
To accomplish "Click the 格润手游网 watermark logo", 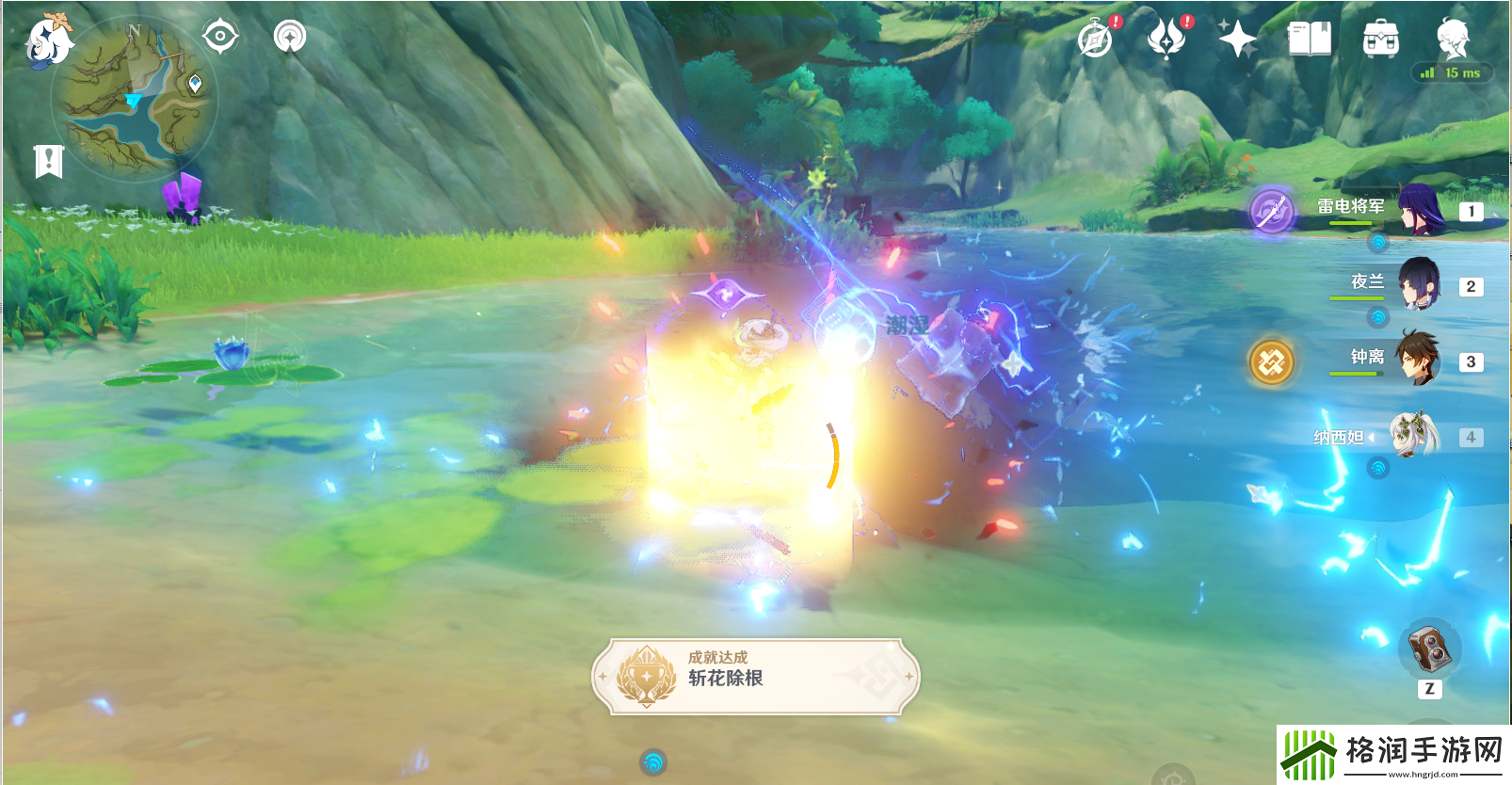I will (1393, 753).
